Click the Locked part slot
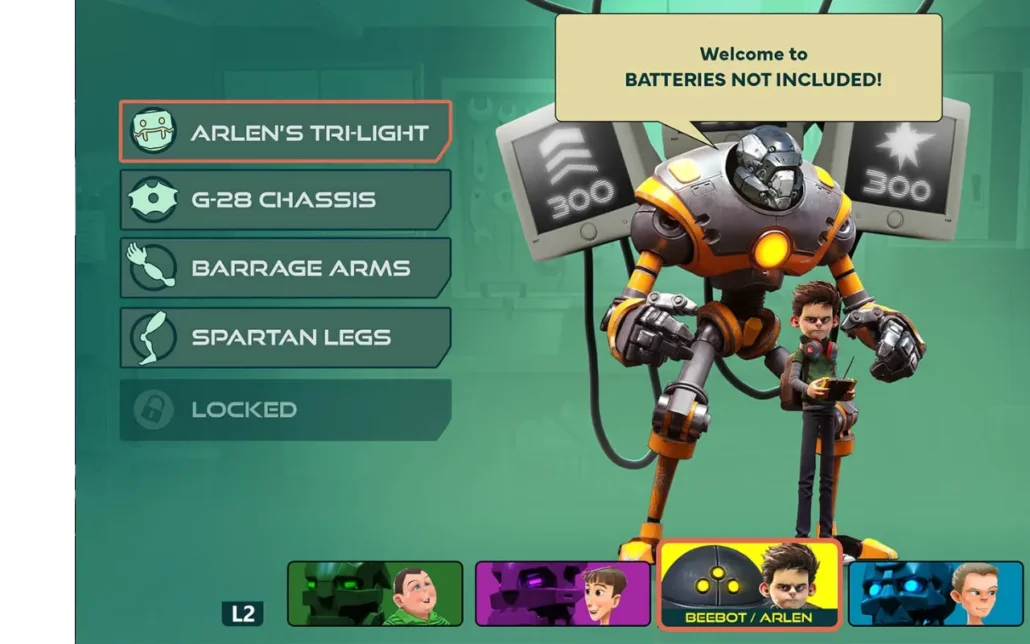The width and height of the screenshot is (1030, 644). (285, 409)
